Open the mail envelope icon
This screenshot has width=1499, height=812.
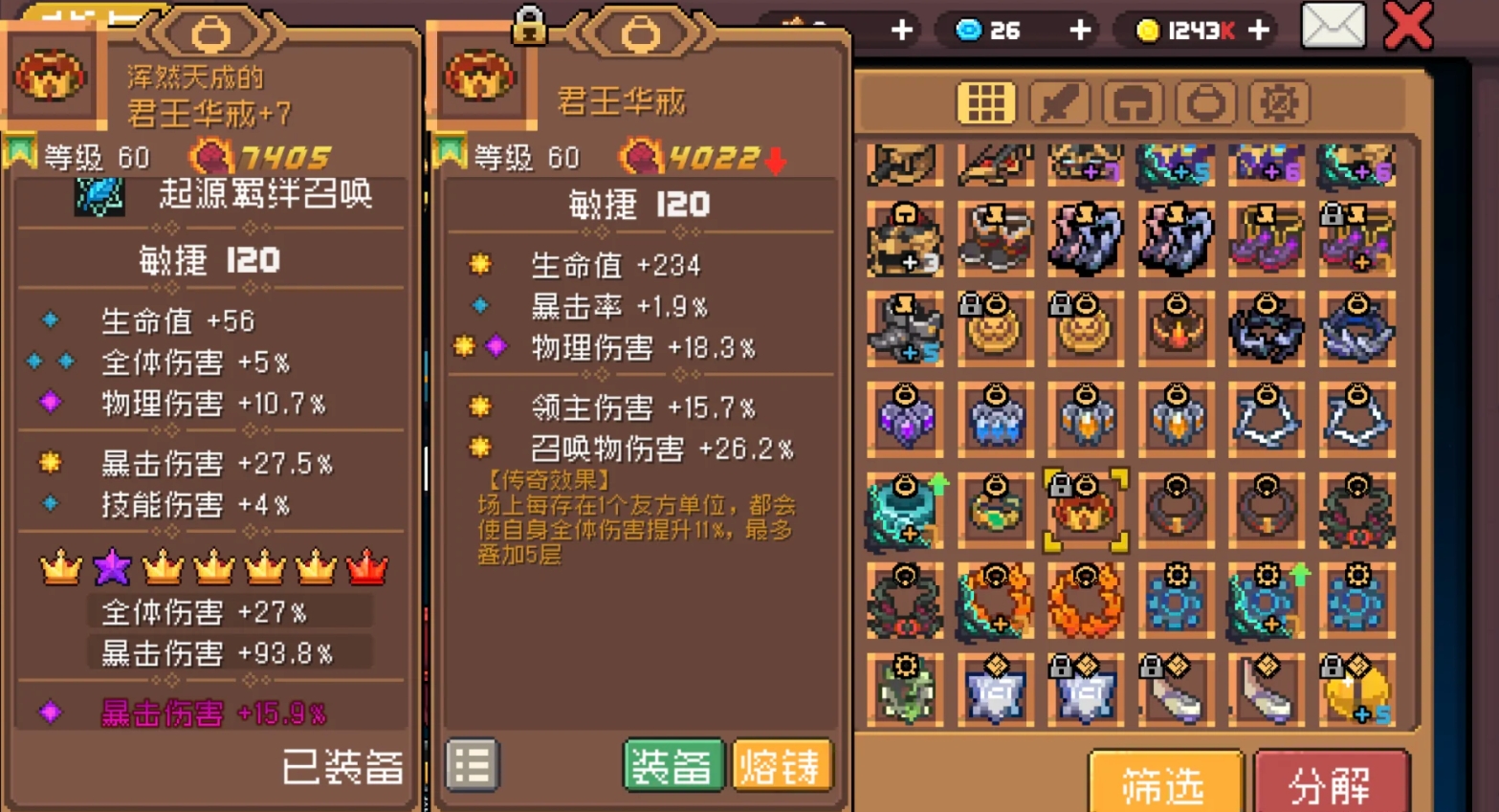pyautogui.click(x=1334, y=24)
